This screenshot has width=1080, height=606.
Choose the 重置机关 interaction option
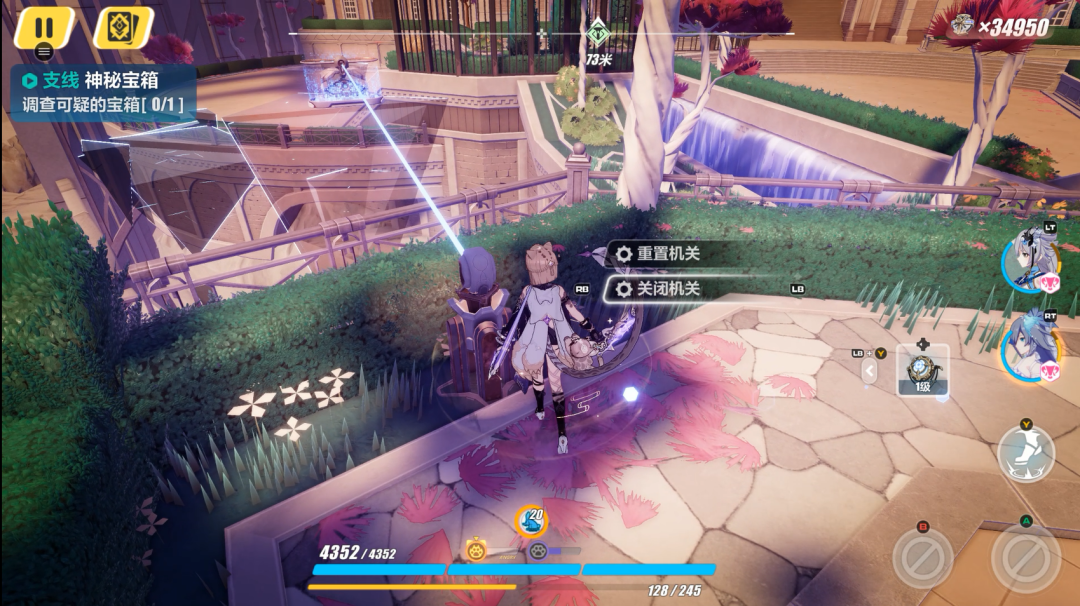667,254
